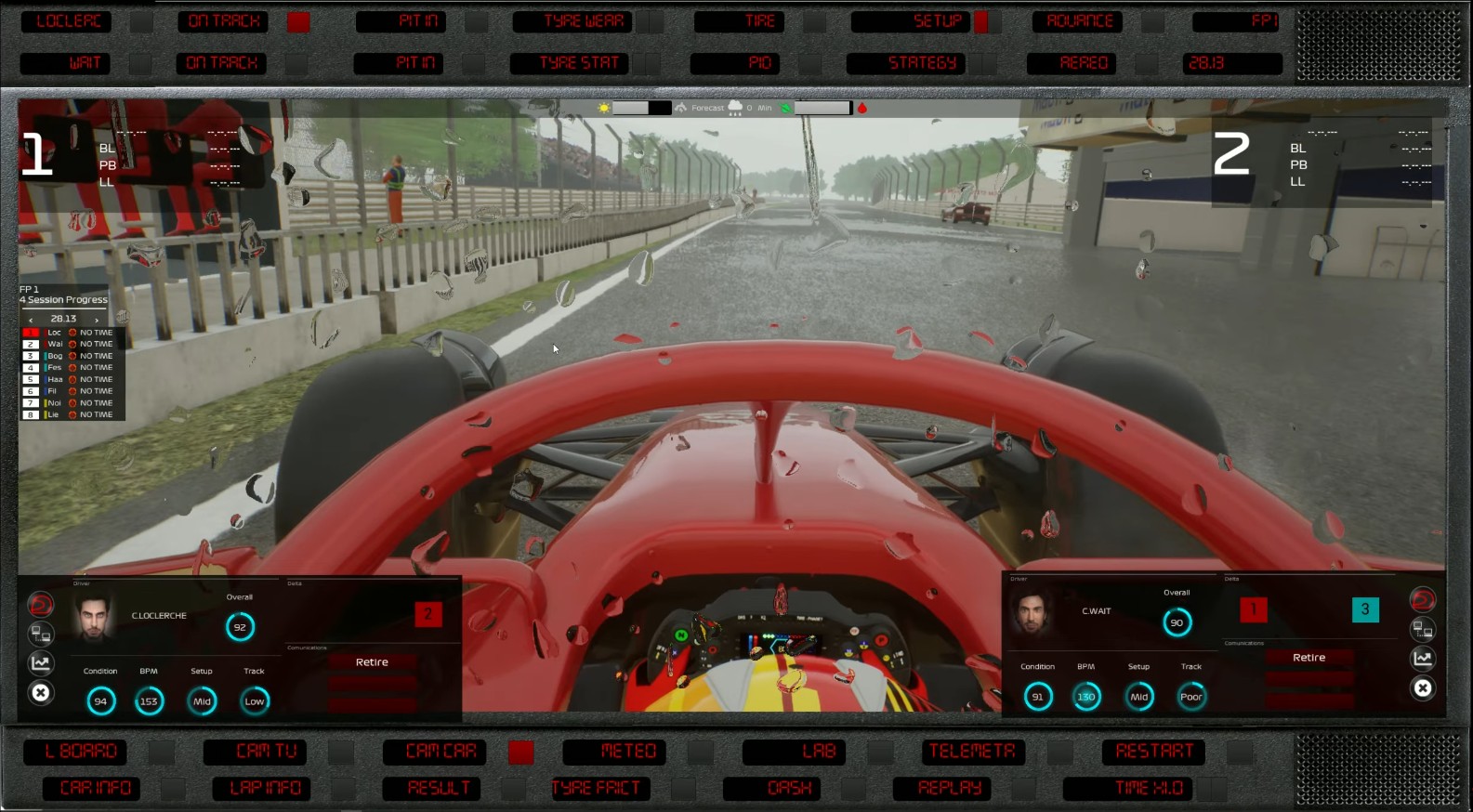Click the TYRE STAT button

pos(571,63)
